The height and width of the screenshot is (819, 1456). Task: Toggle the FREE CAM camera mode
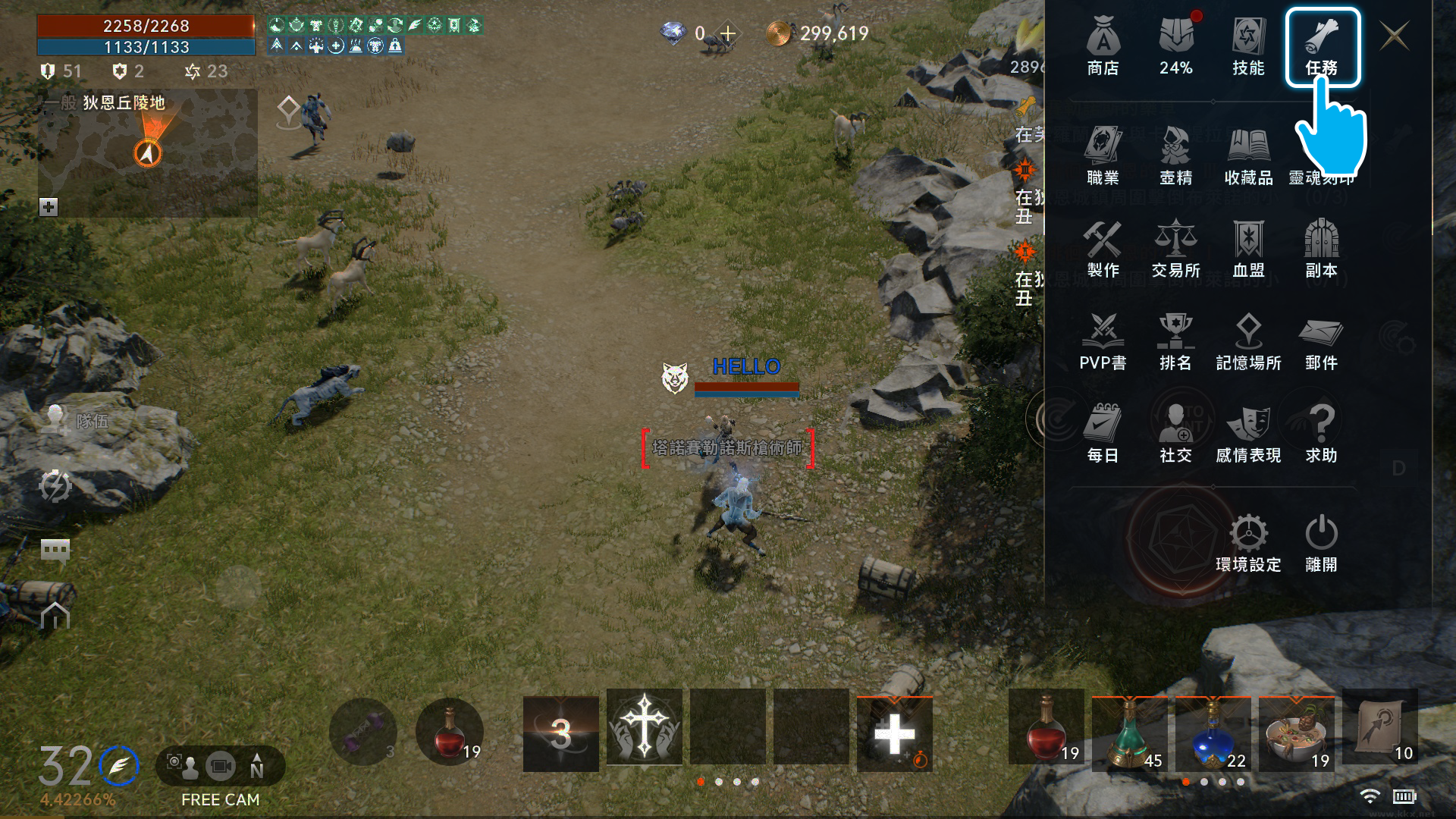click(220, 767)
